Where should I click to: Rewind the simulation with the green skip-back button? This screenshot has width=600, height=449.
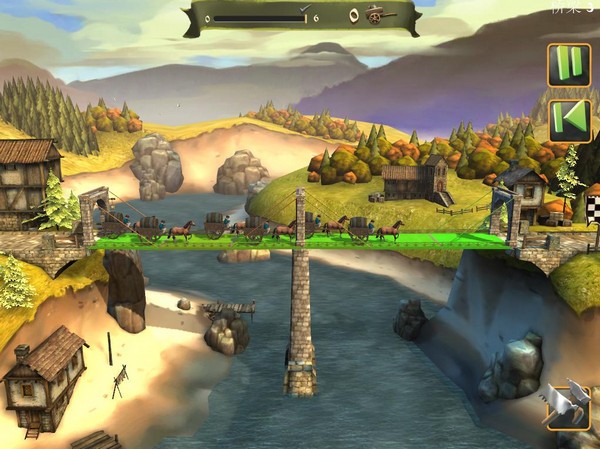coord(569,120)
